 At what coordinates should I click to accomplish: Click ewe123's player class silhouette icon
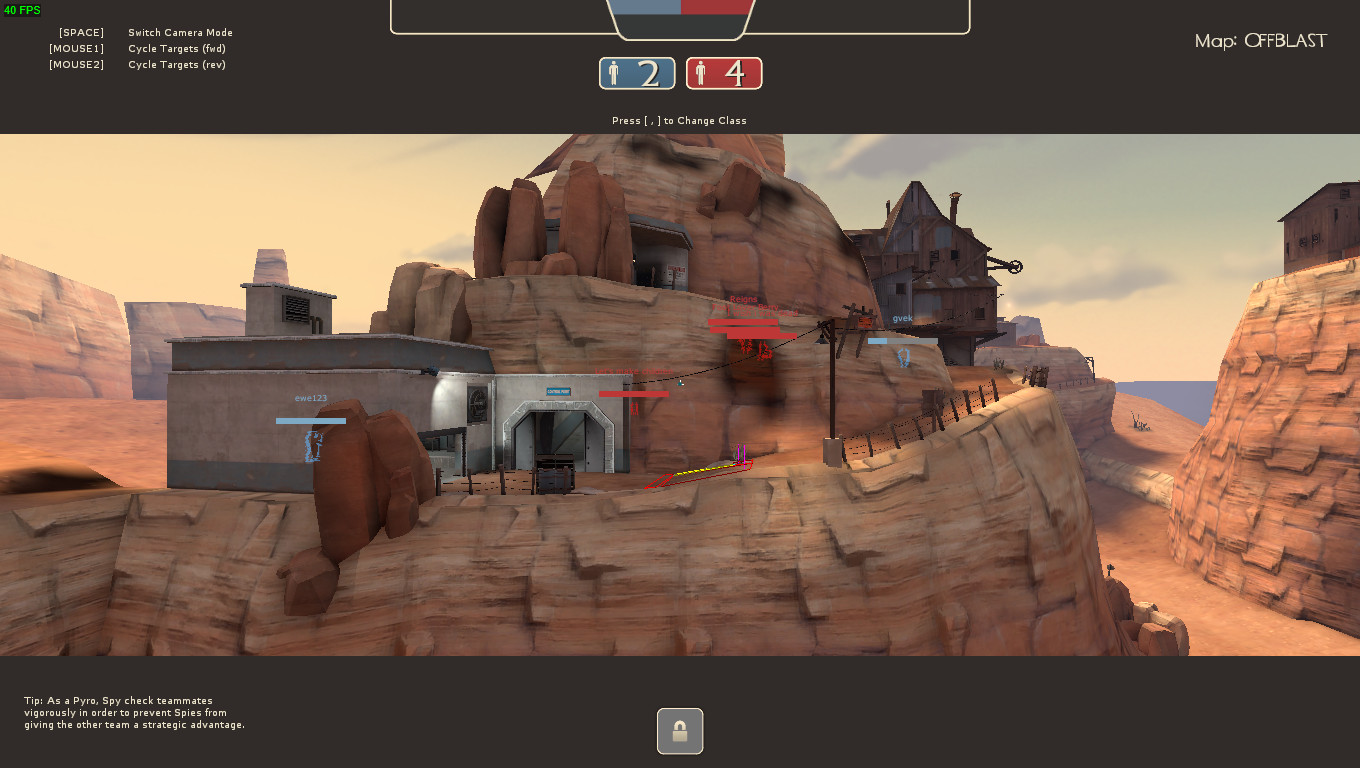(310, 447)
